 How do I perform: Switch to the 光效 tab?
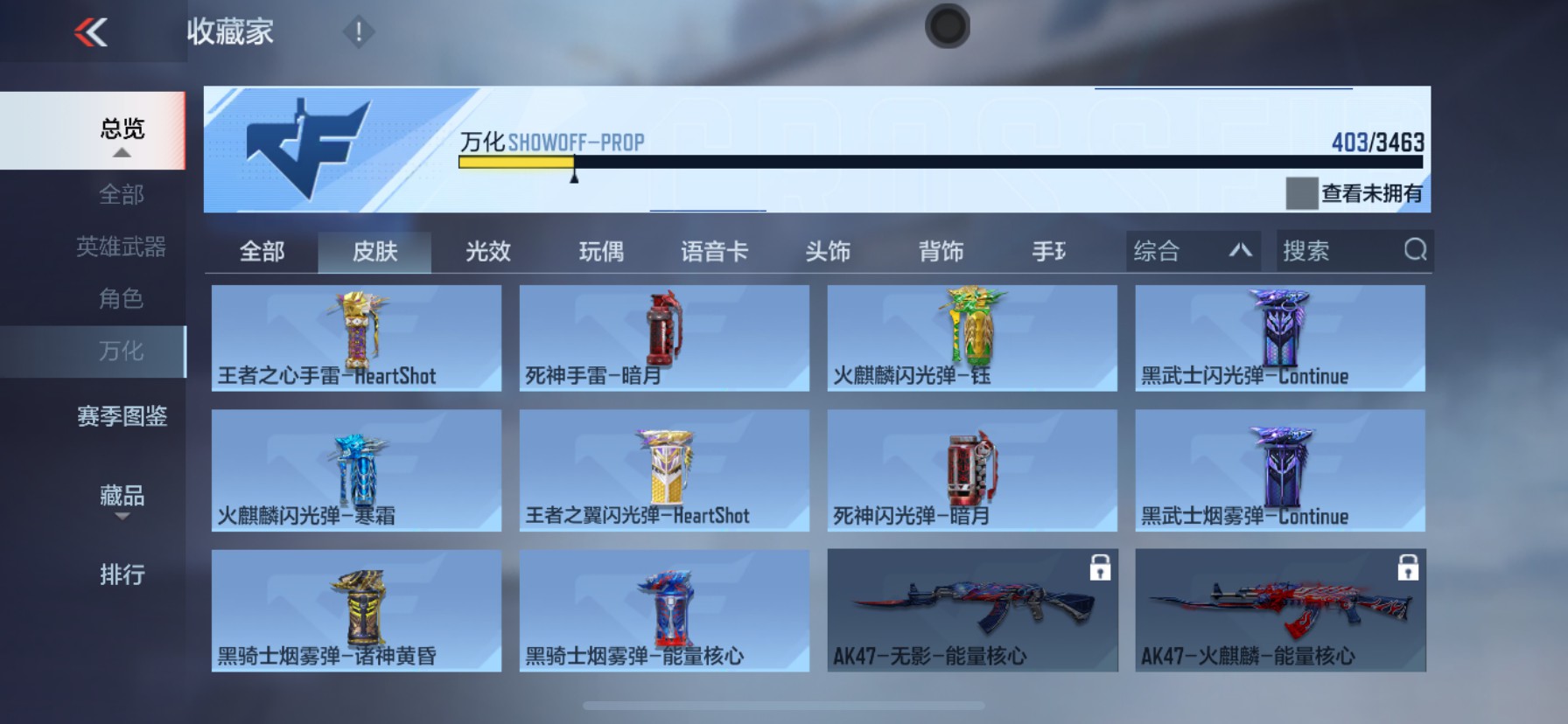[486, 251]
